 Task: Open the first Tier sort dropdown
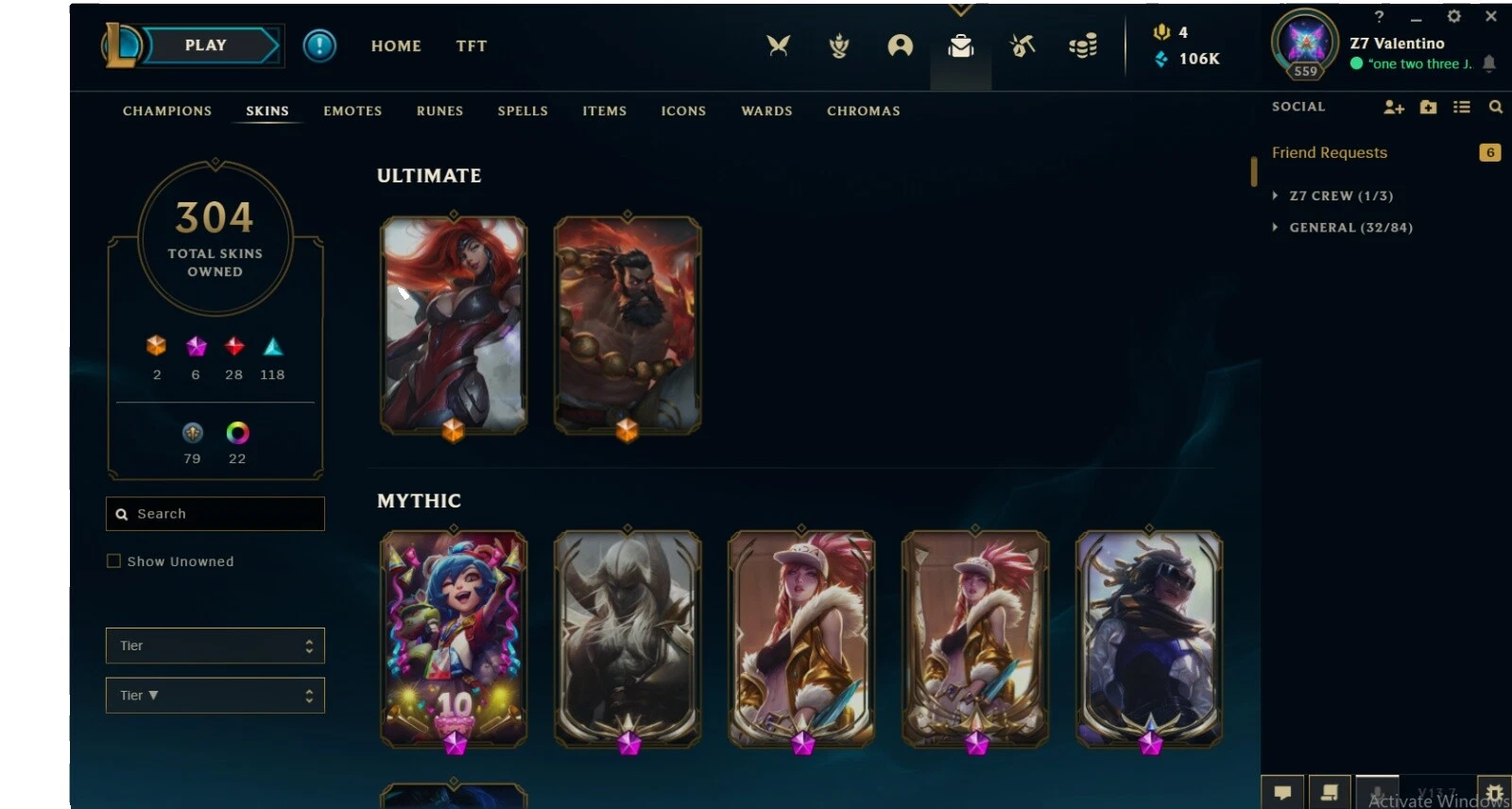215,645
